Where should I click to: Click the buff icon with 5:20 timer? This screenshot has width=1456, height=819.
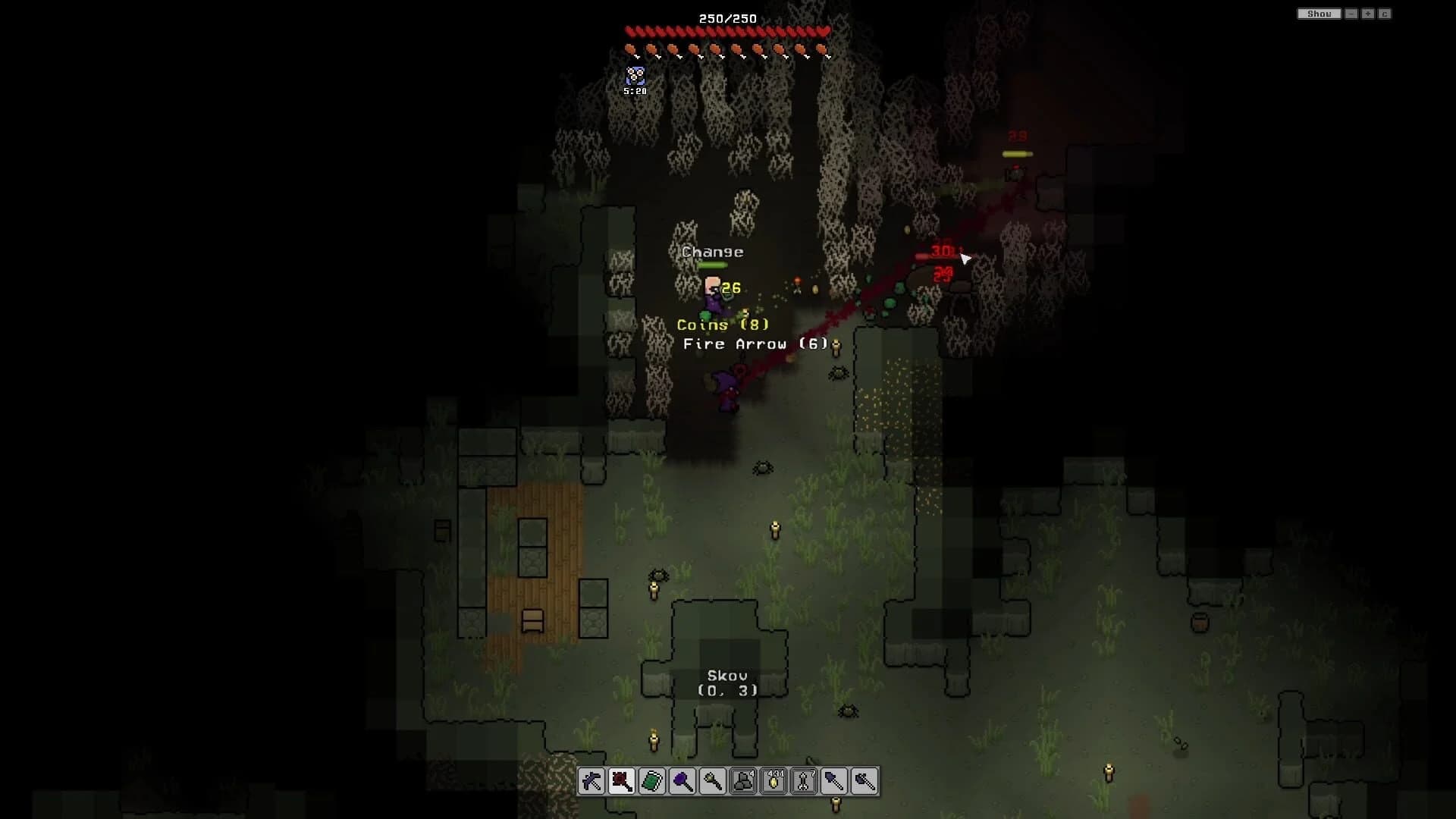634,76
